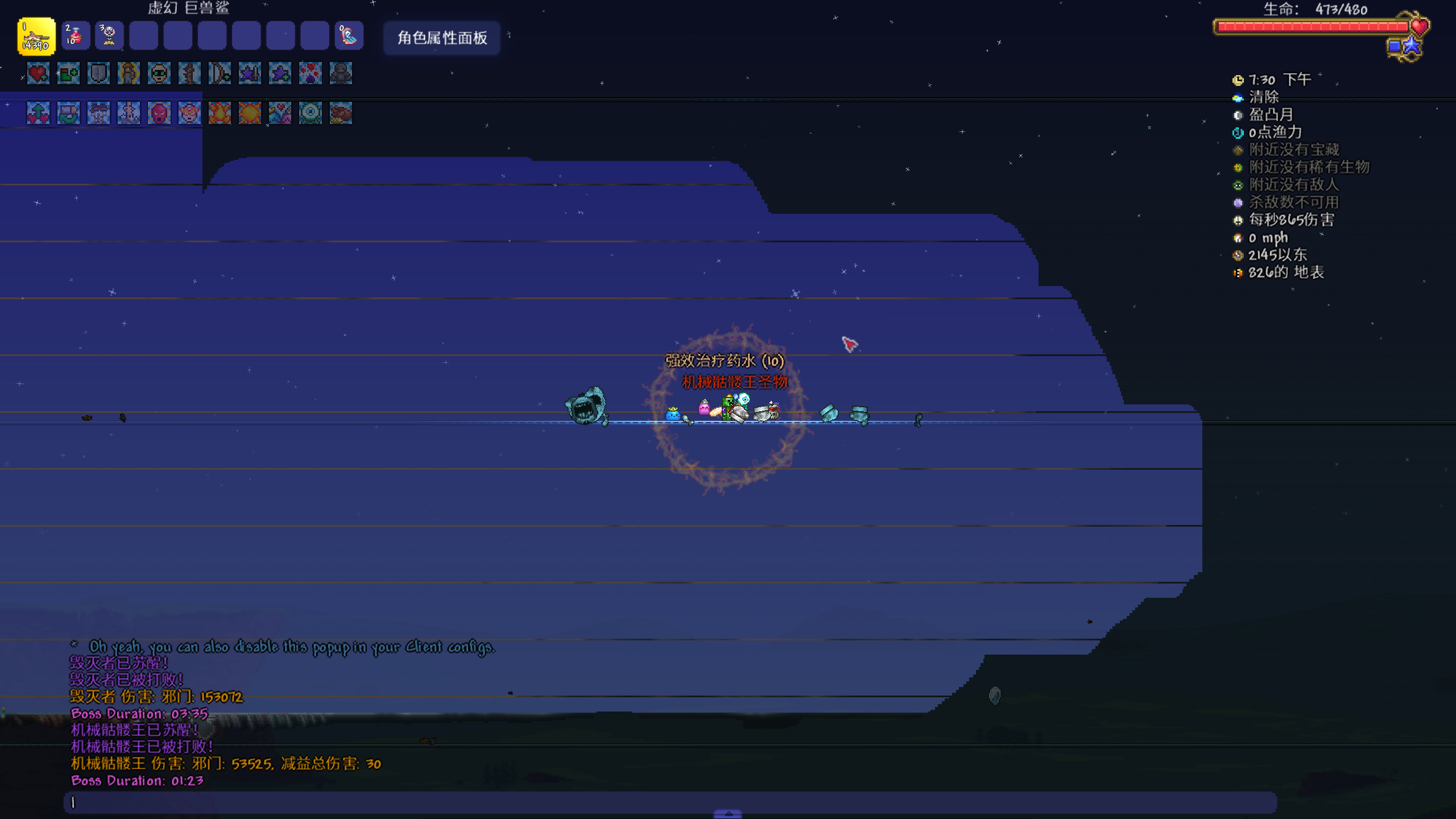The width and height of the screenshot is (1456, 819).
Task: Select the magic mirror hotbar slot
Action: coord(349,37)
